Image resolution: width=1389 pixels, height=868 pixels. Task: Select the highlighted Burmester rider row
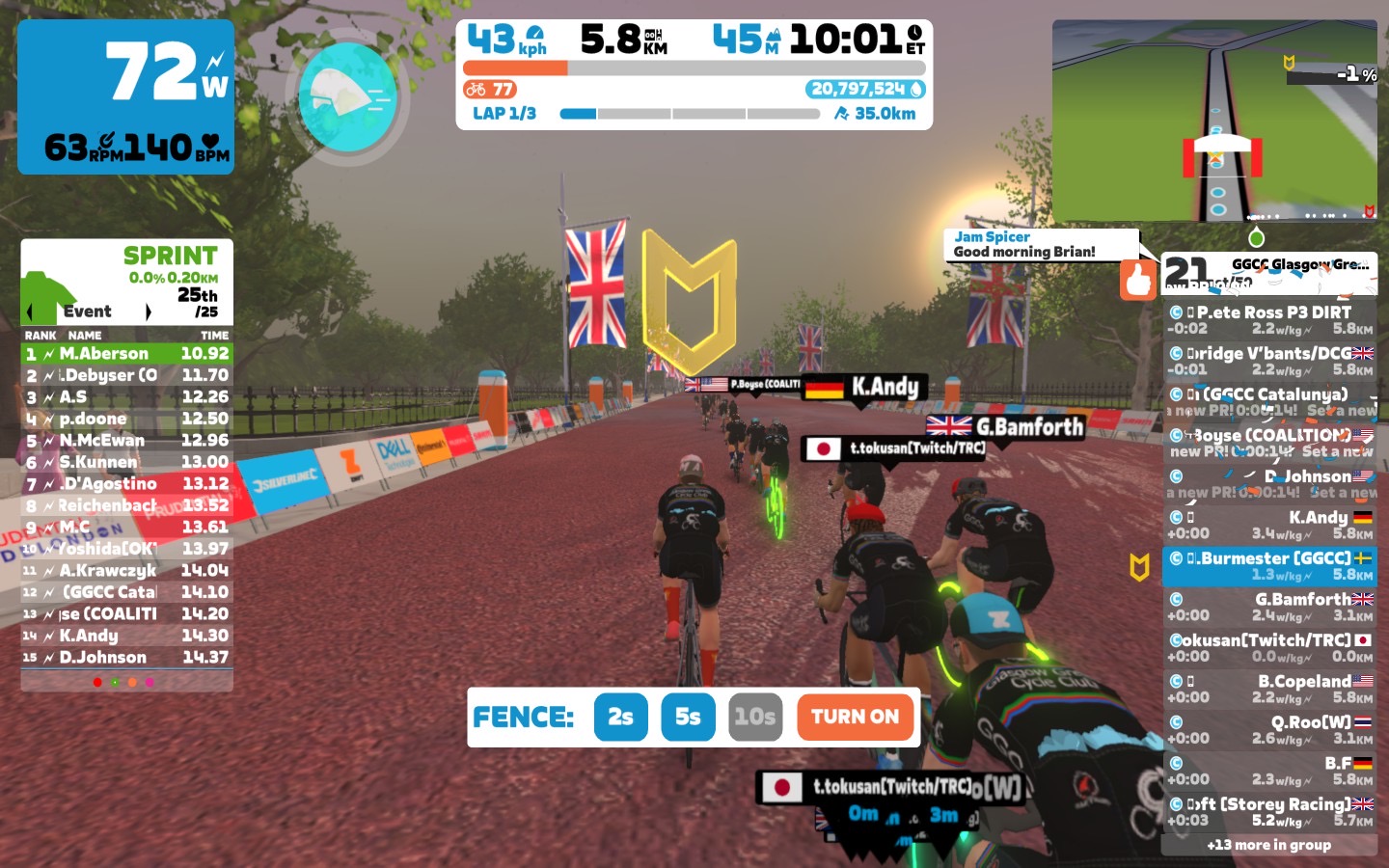coord(1269,566)
